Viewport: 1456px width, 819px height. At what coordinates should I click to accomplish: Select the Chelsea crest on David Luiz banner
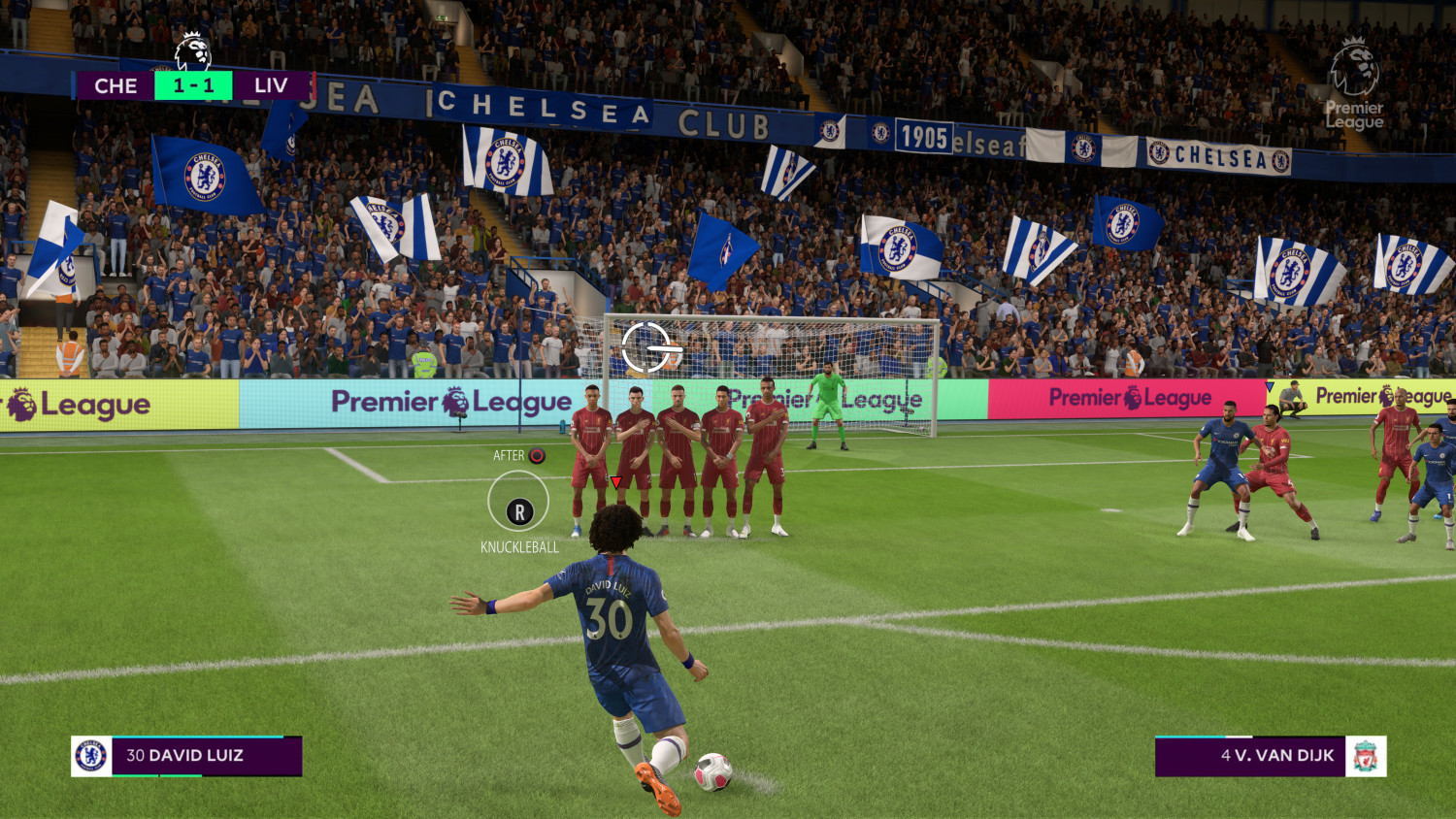[x=90, y=755]
